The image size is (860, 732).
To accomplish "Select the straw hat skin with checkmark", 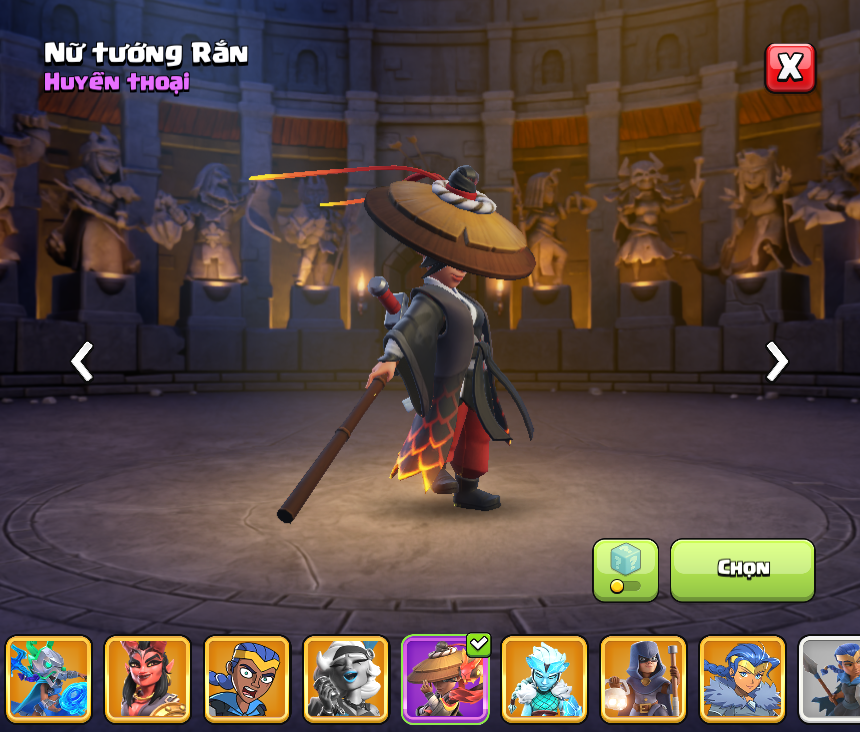I will 445,679.
